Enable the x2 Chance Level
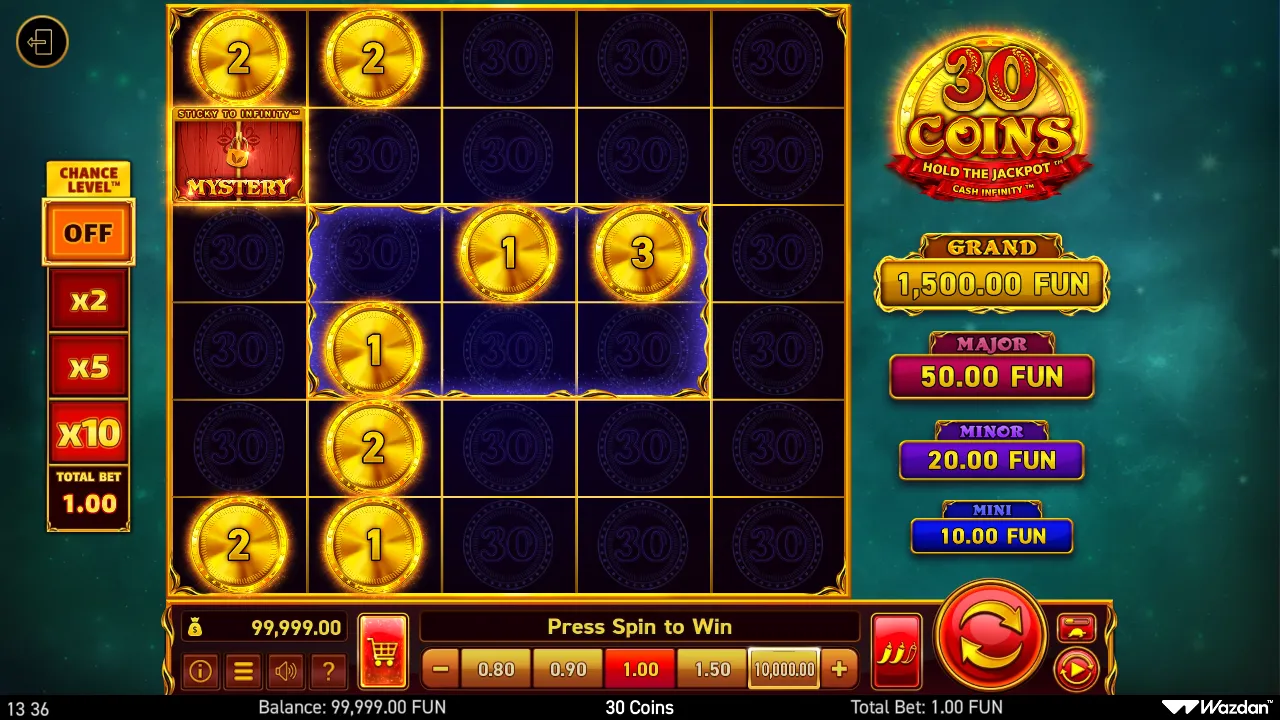1280x720 pixels. point(88,299)
